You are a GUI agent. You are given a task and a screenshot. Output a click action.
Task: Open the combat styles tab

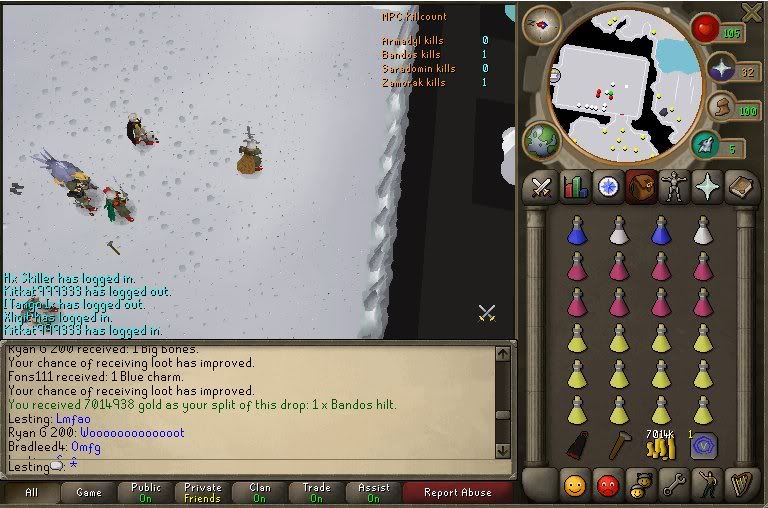[x=542, y=188]
